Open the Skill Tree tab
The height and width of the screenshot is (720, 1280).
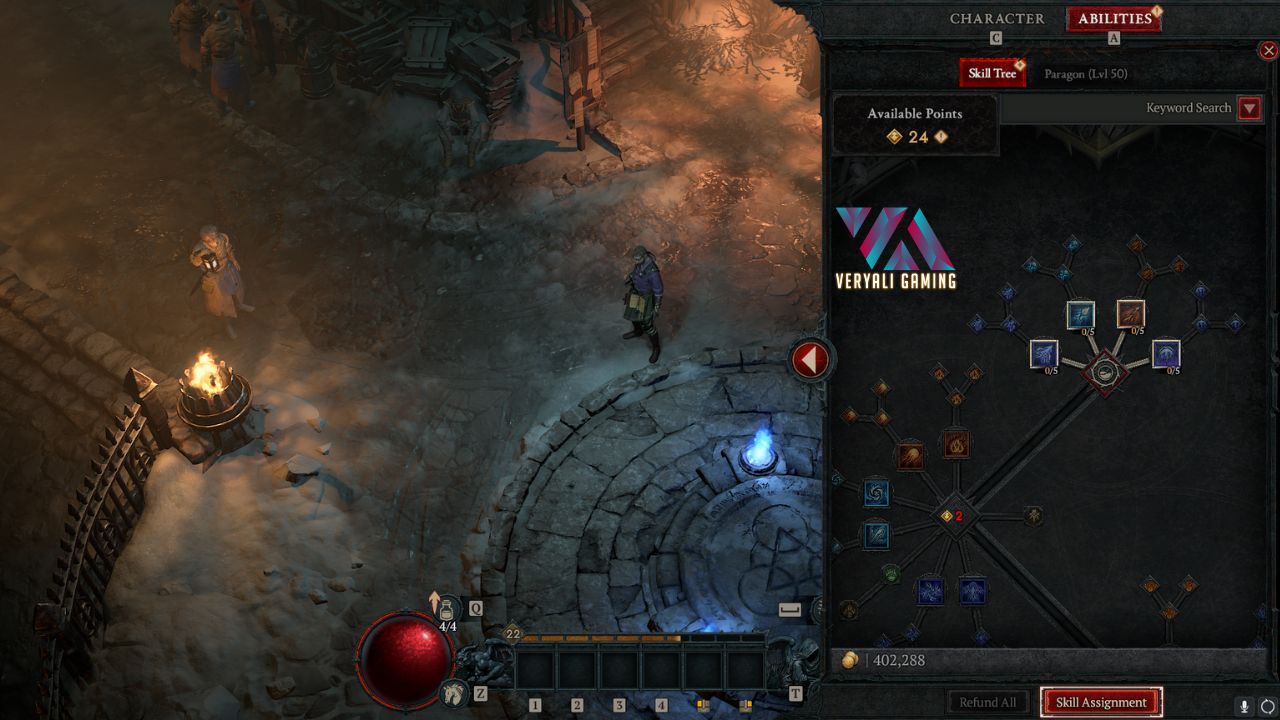[991, 73]
